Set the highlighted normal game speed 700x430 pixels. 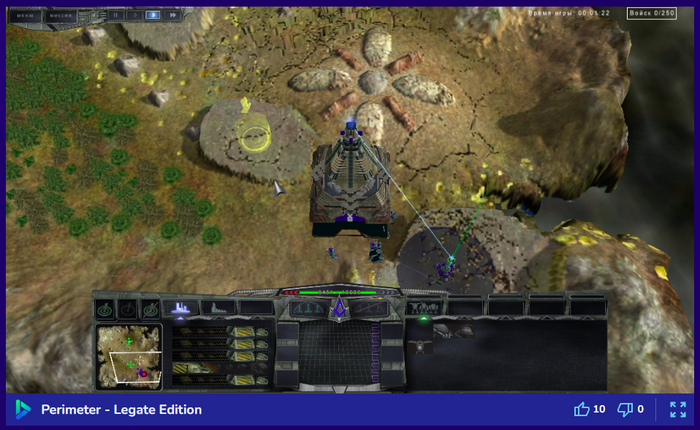[x=152, y=15]
